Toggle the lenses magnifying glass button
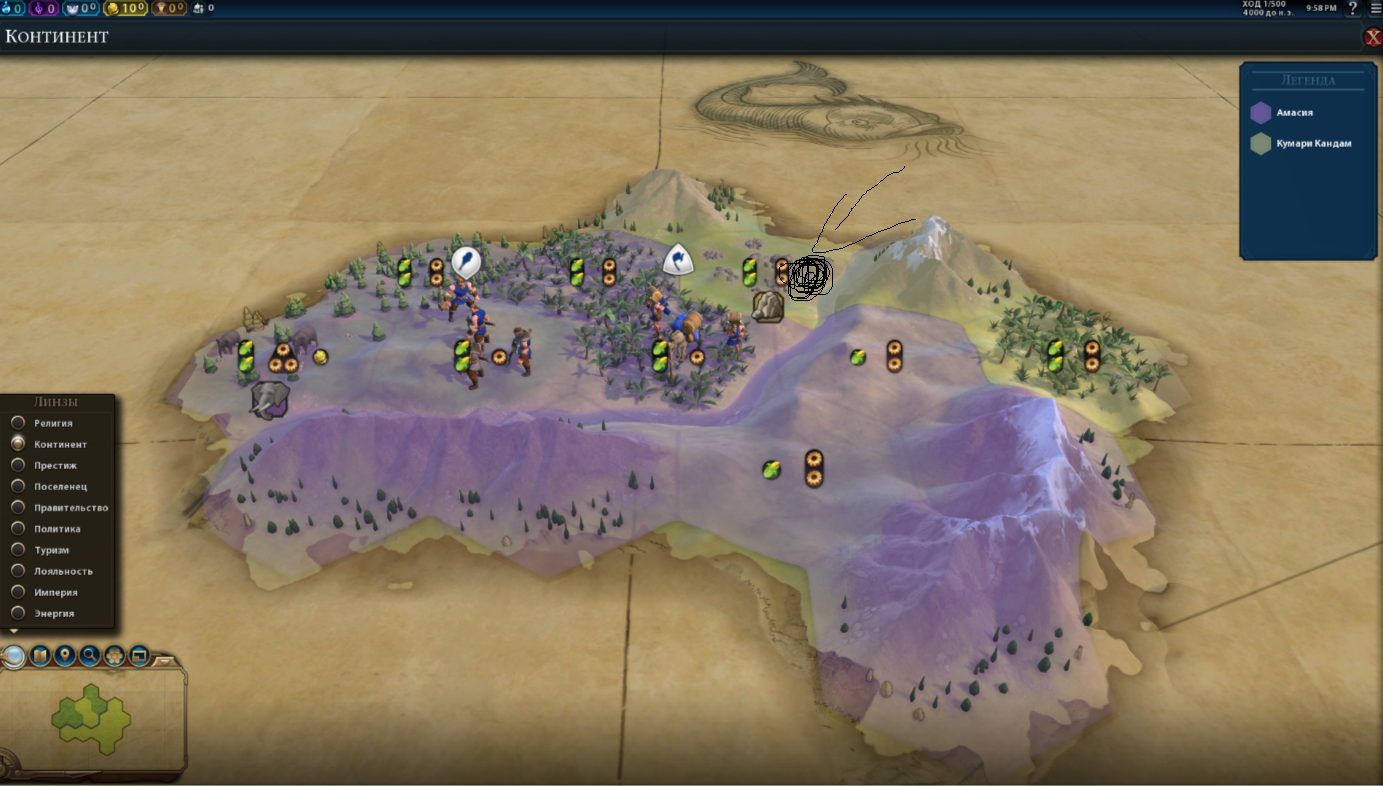Image resolution: width=1383 pixels, height=786 pixels. (14, 656)
